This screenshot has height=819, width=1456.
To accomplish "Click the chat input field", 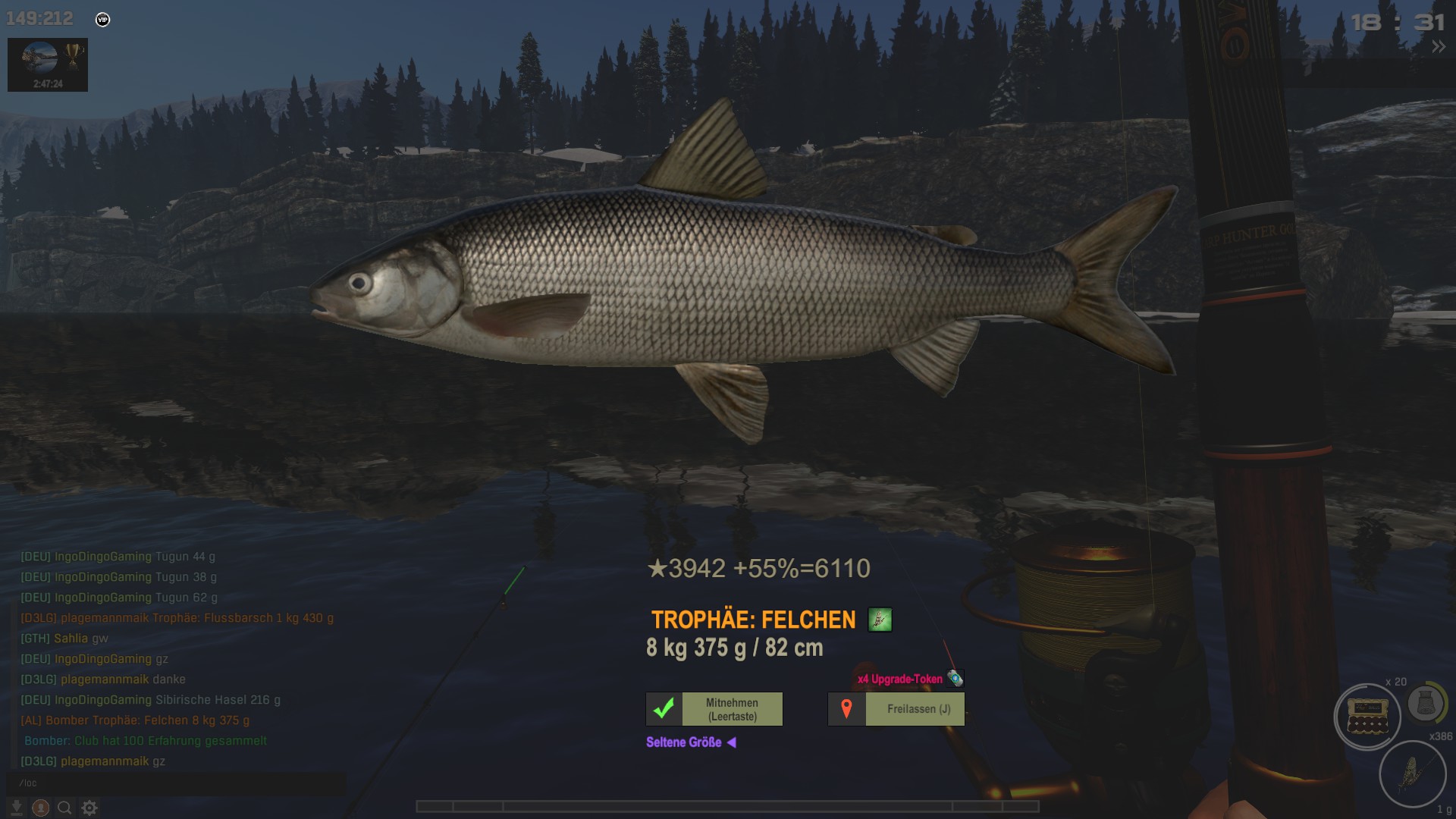I will [176, 783].
